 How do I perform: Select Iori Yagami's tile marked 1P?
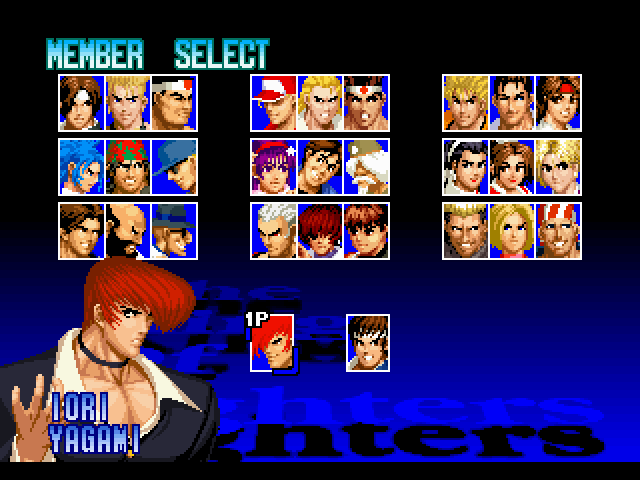point(273,341)
